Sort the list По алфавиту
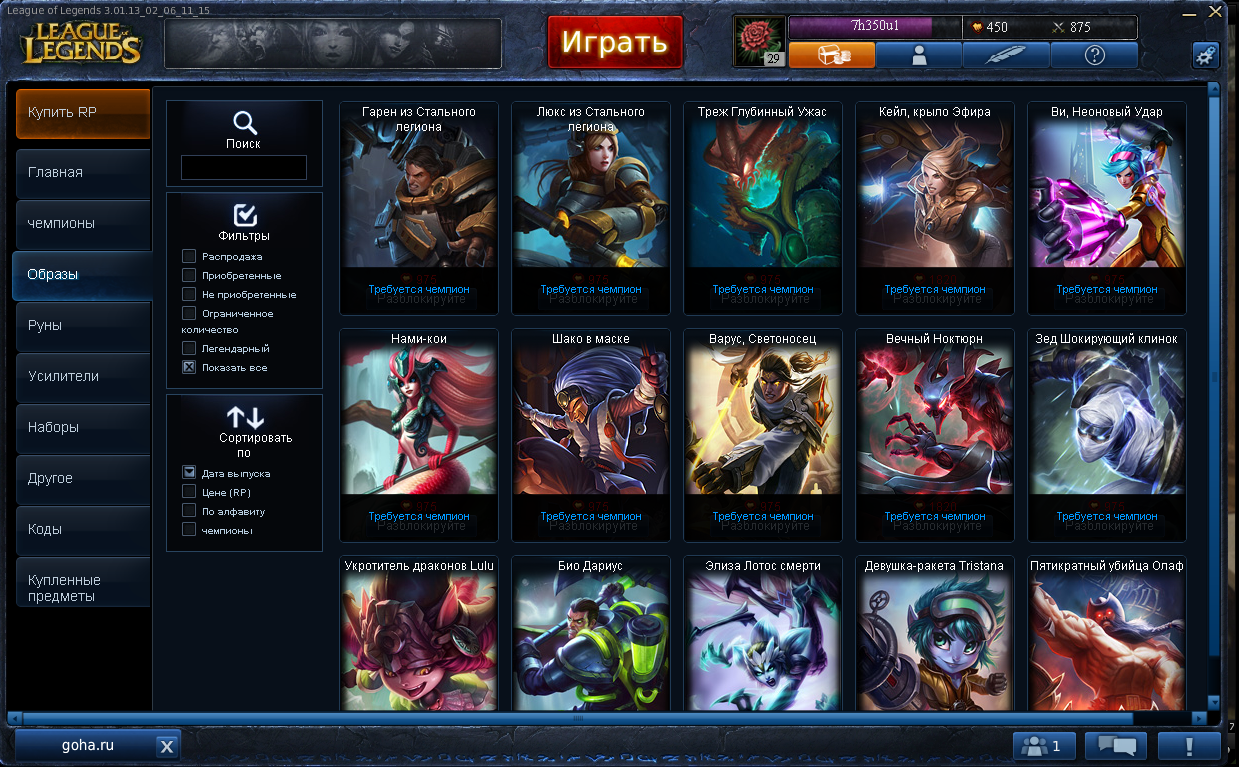 189,511
